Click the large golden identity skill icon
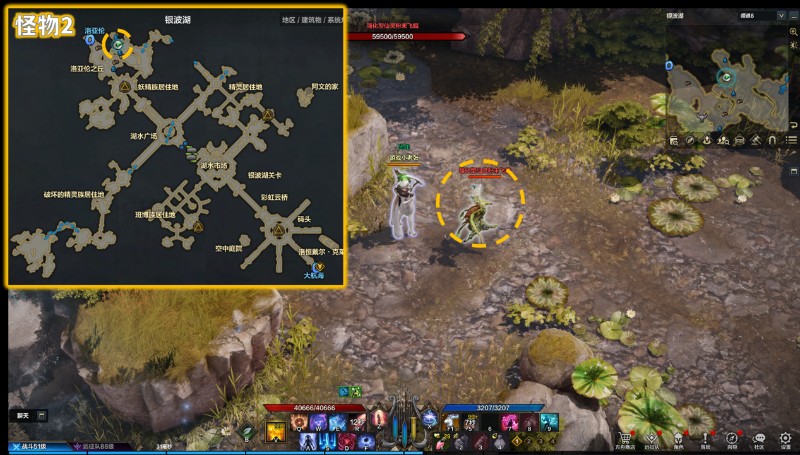Screen dimensions: 800x455 [274, 431]
